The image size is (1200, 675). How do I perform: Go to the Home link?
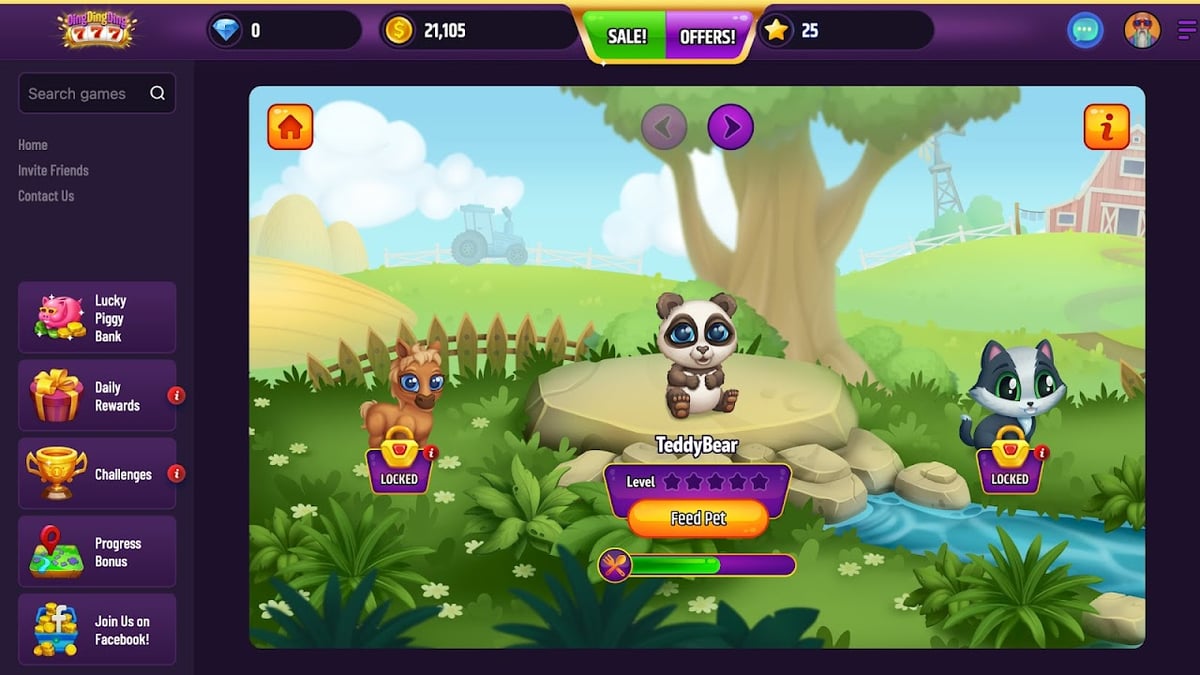point(33,145)
